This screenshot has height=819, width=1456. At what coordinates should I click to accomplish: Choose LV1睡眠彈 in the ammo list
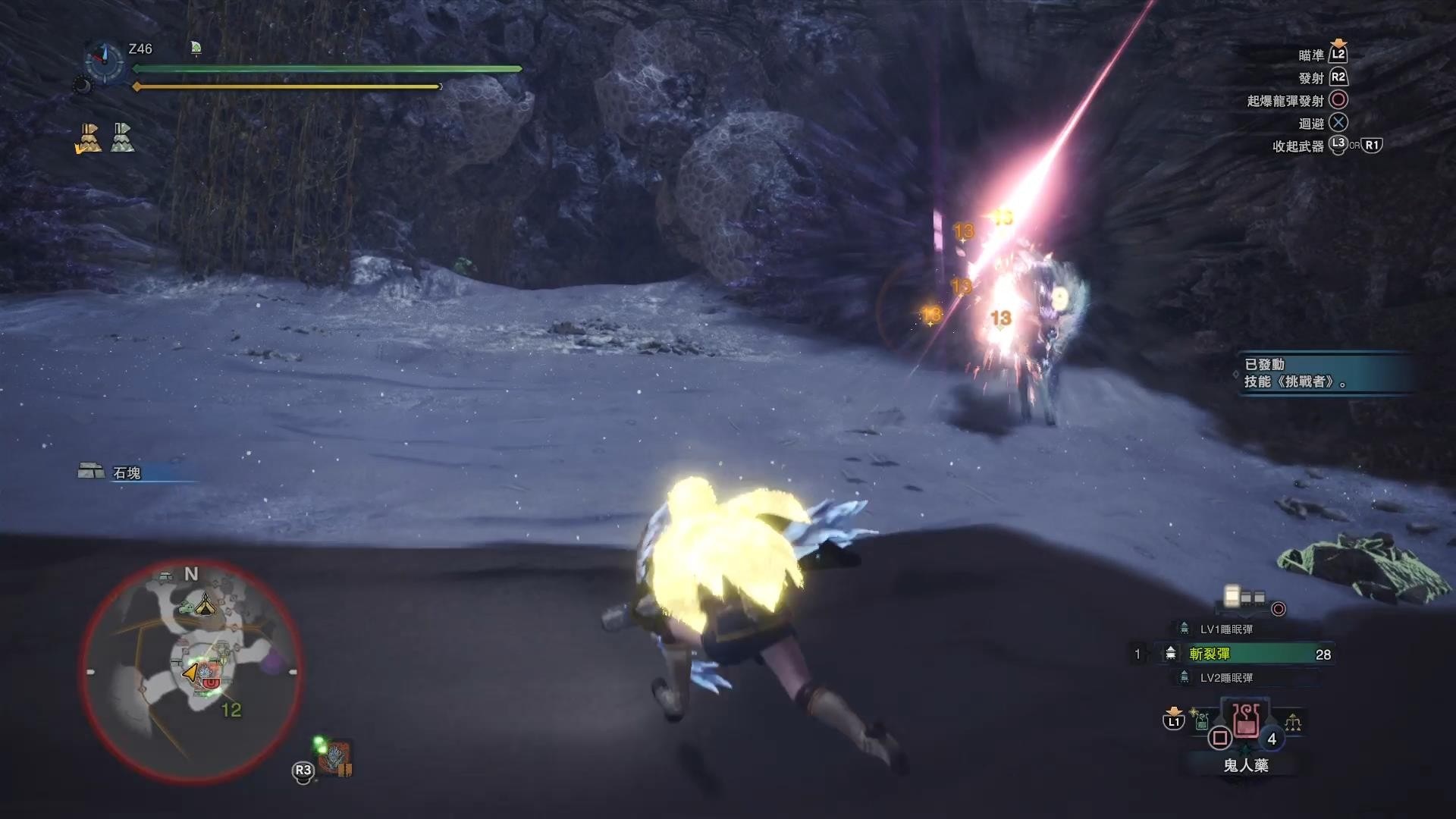(1225, 629)
